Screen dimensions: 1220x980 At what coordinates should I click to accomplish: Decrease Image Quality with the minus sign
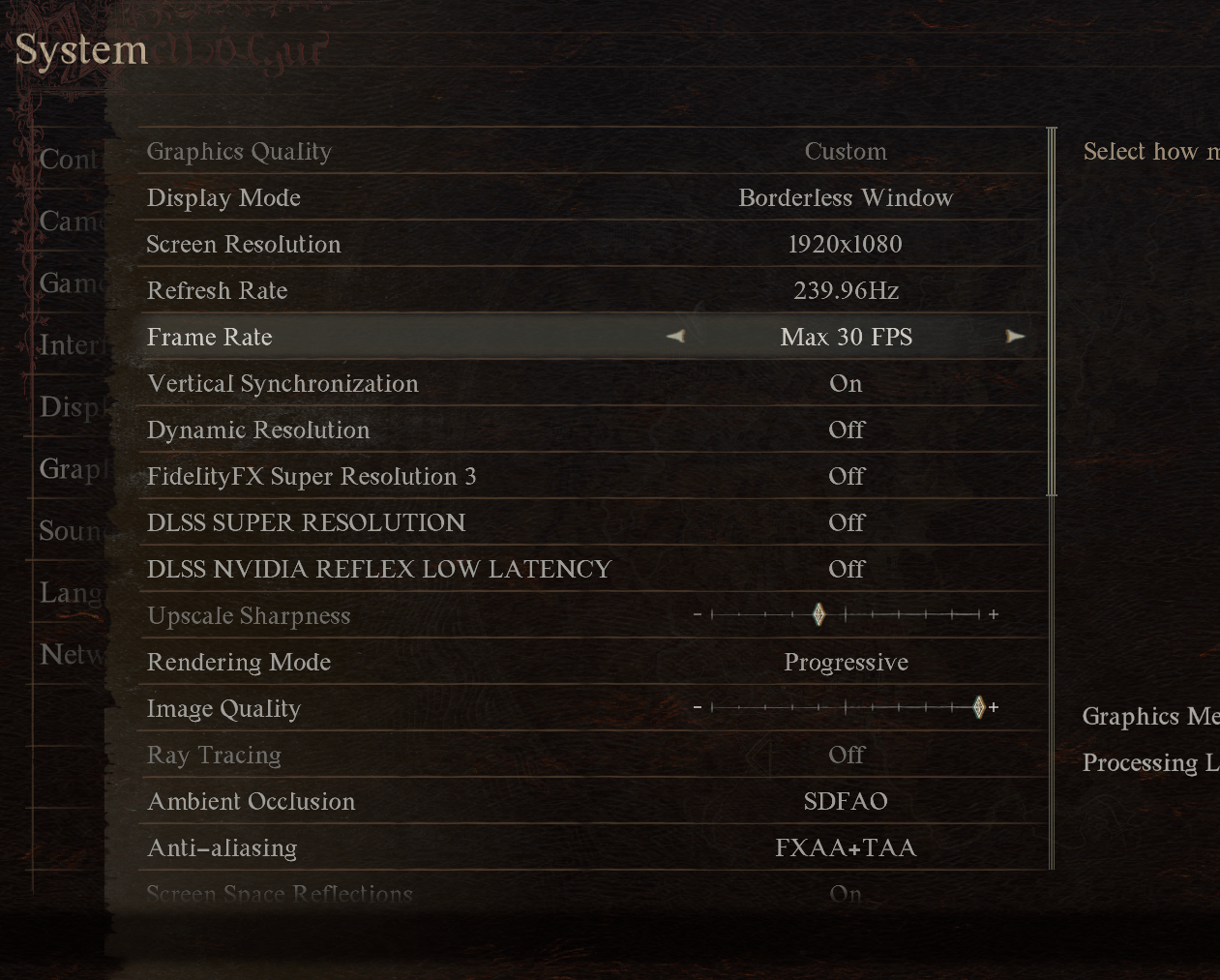coord(697,708)
